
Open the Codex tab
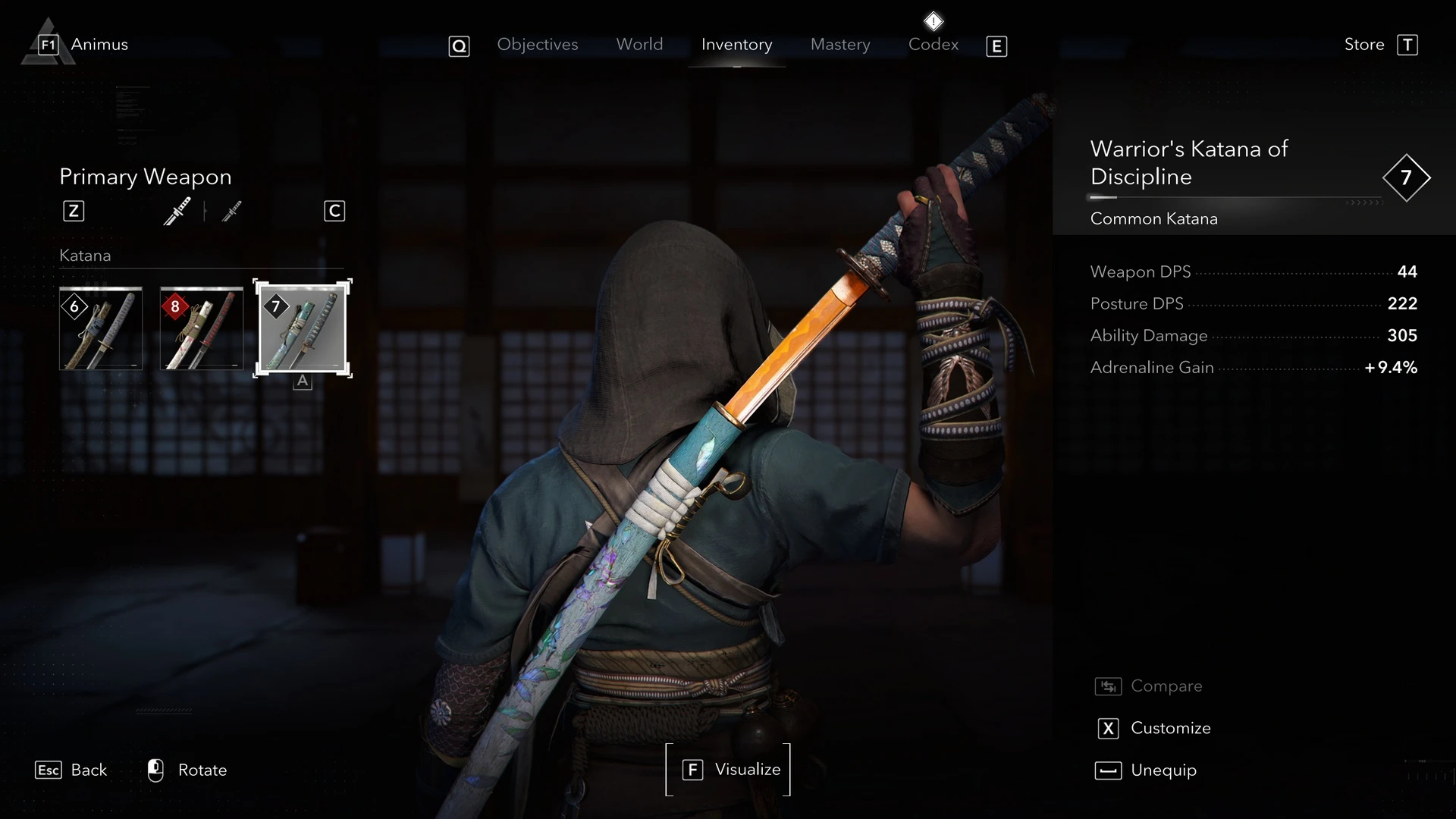coord(933,45)
